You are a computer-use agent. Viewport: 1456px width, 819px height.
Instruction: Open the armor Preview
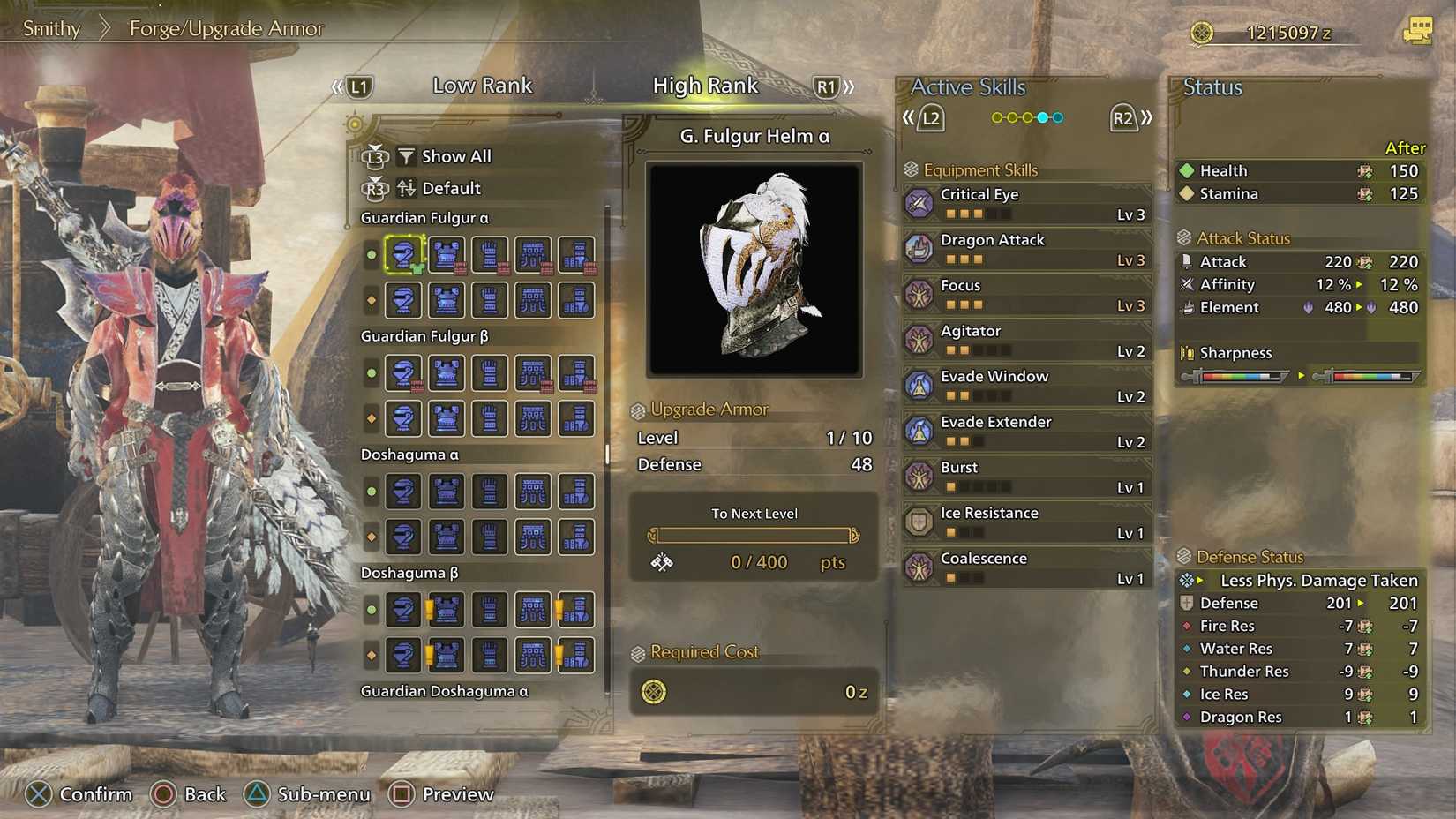[440, 793]
